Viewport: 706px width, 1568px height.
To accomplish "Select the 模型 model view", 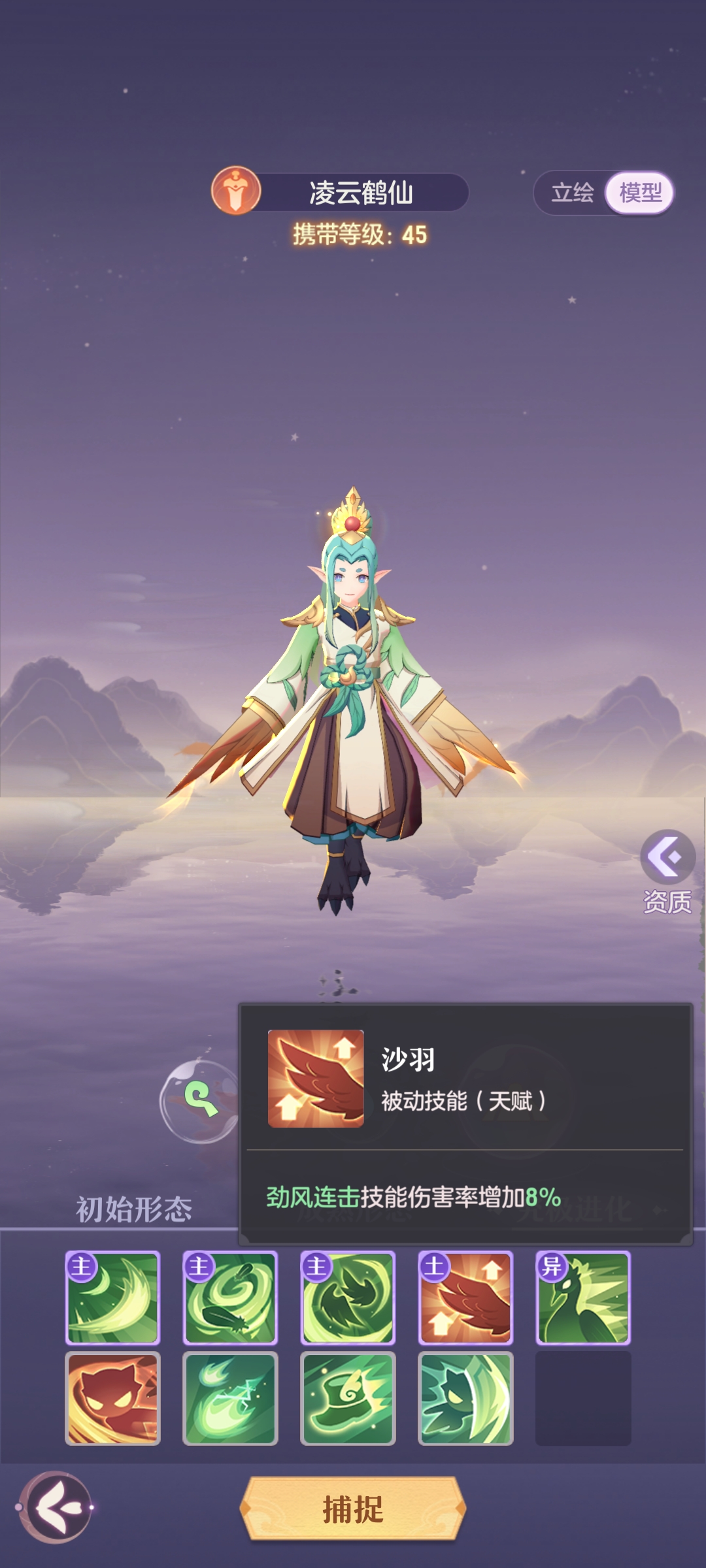I will [640, 193].
